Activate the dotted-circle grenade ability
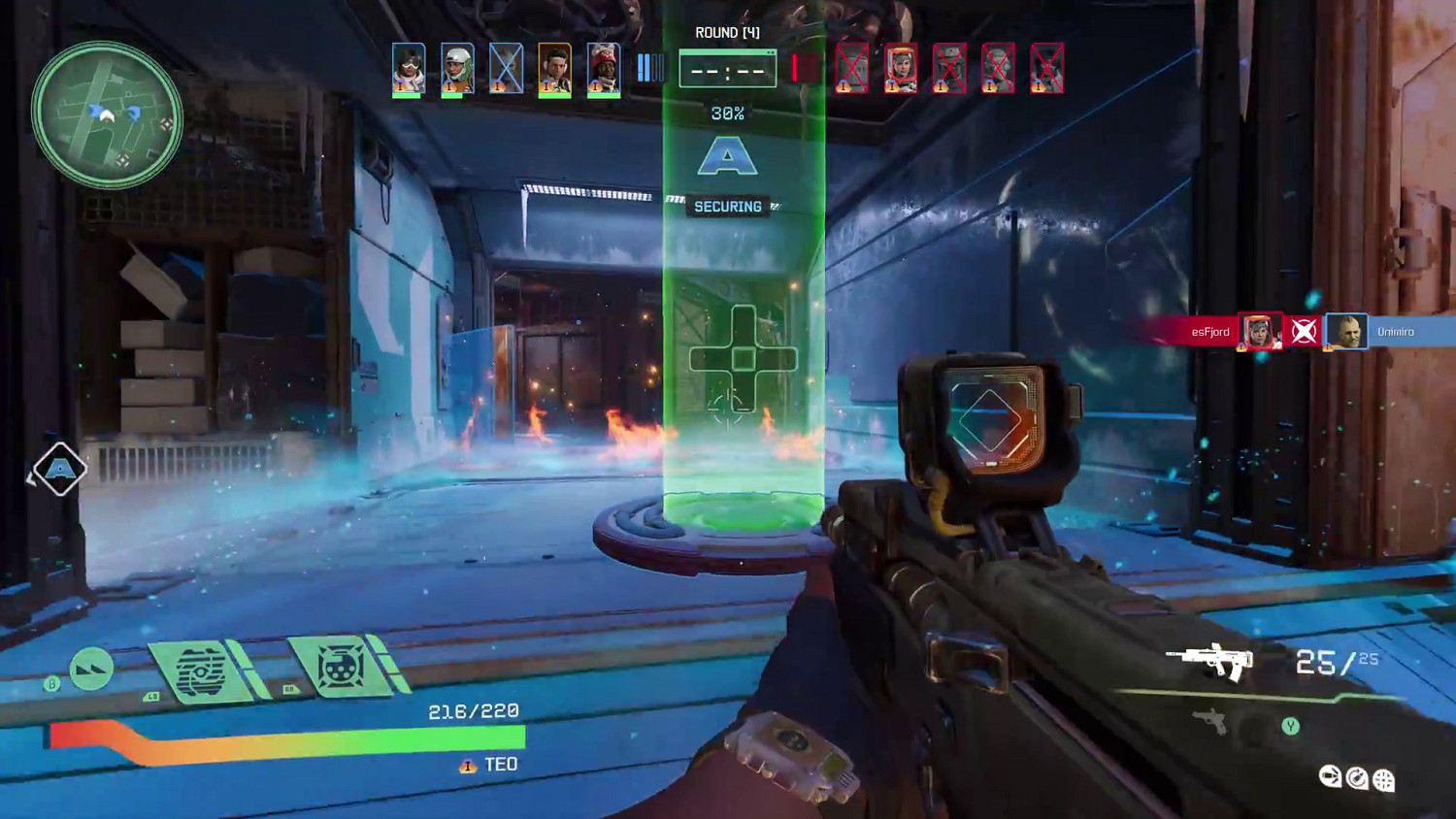1456x819 pixels. point(341,668)
